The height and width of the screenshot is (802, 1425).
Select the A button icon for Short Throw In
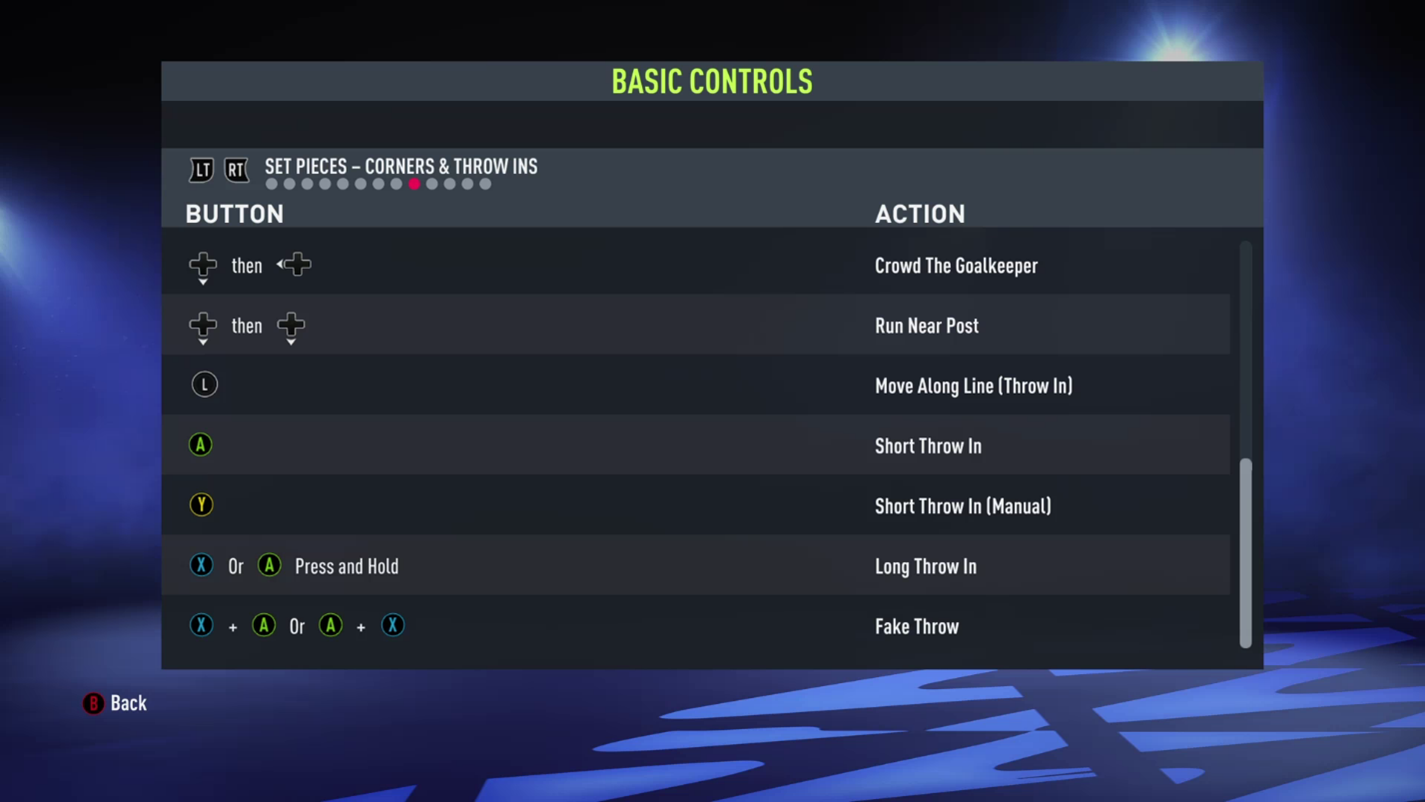coord(200,444)
